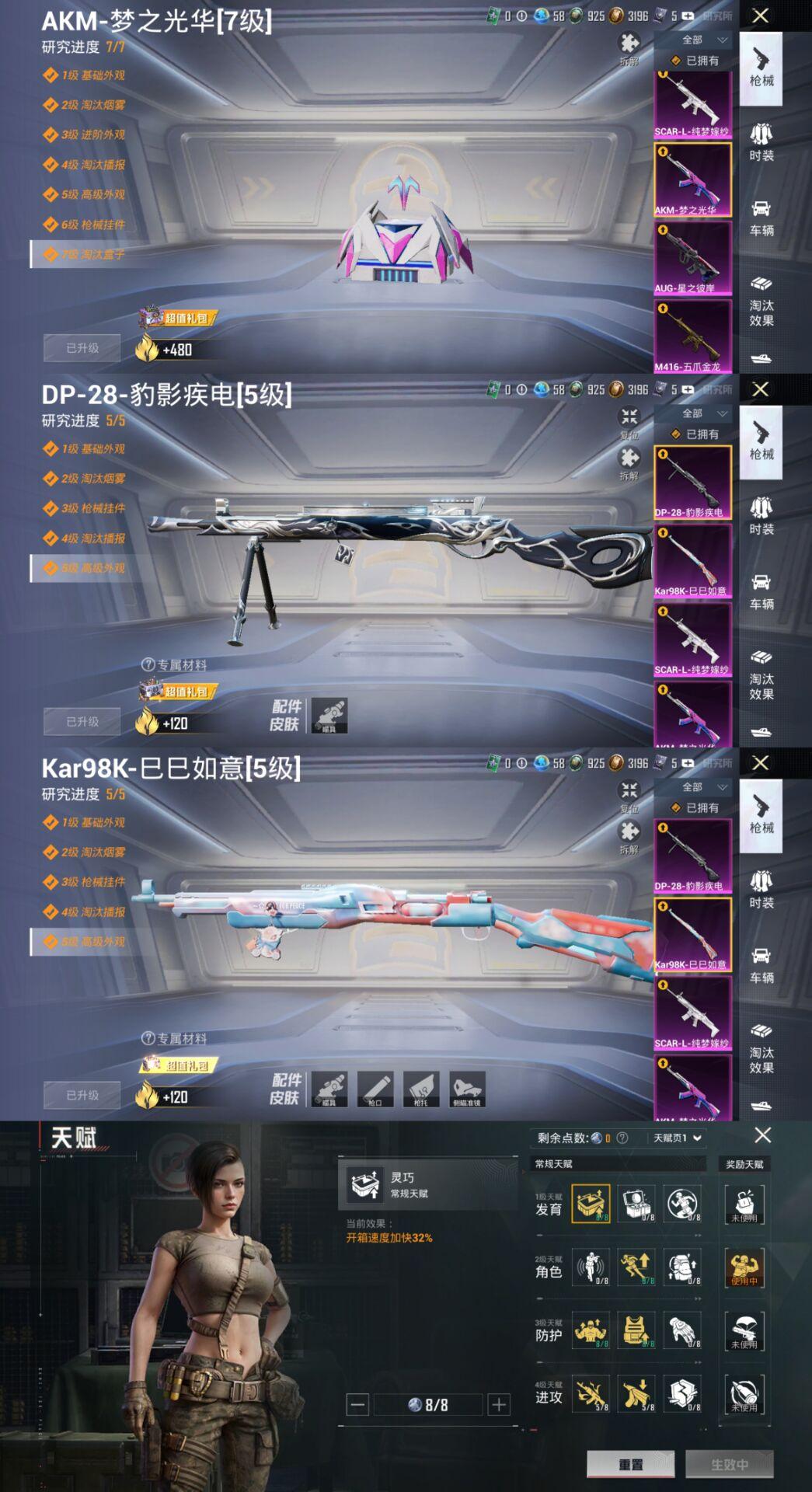Decrease talent points with the minus button

click(x=357, y=1404)
